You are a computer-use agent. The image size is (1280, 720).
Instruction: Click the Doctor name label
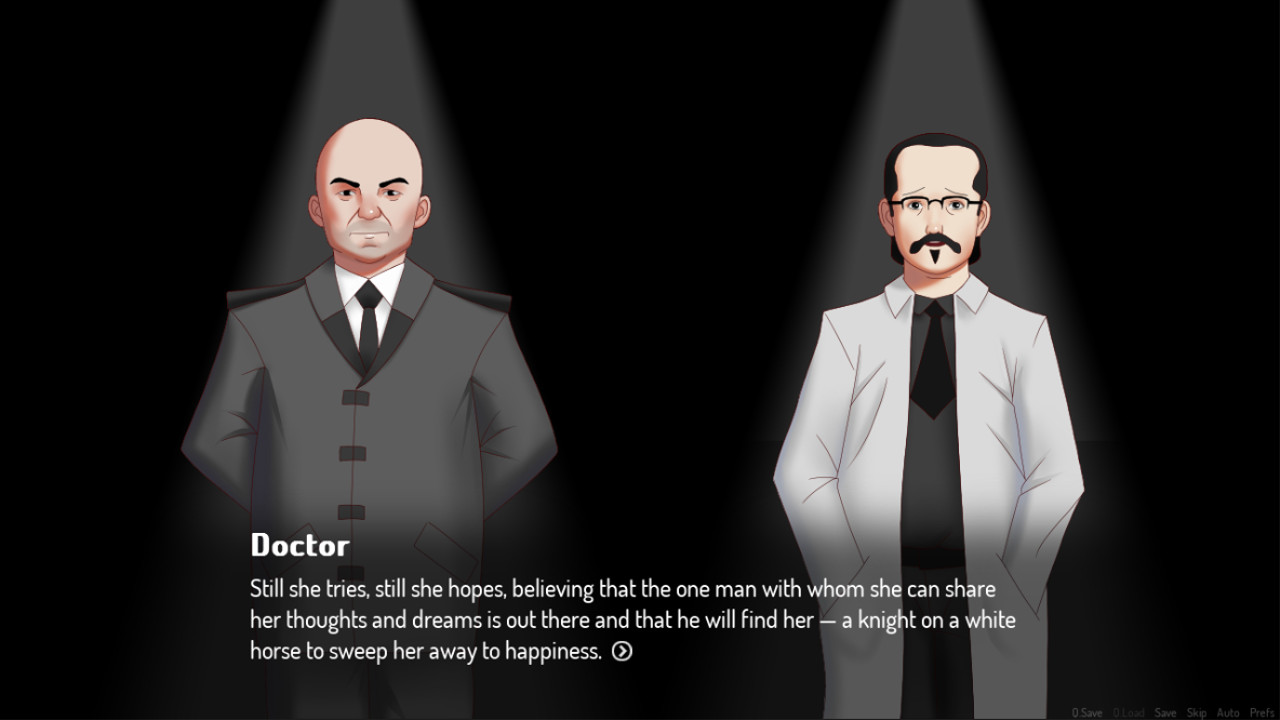[x=298, y=545]
